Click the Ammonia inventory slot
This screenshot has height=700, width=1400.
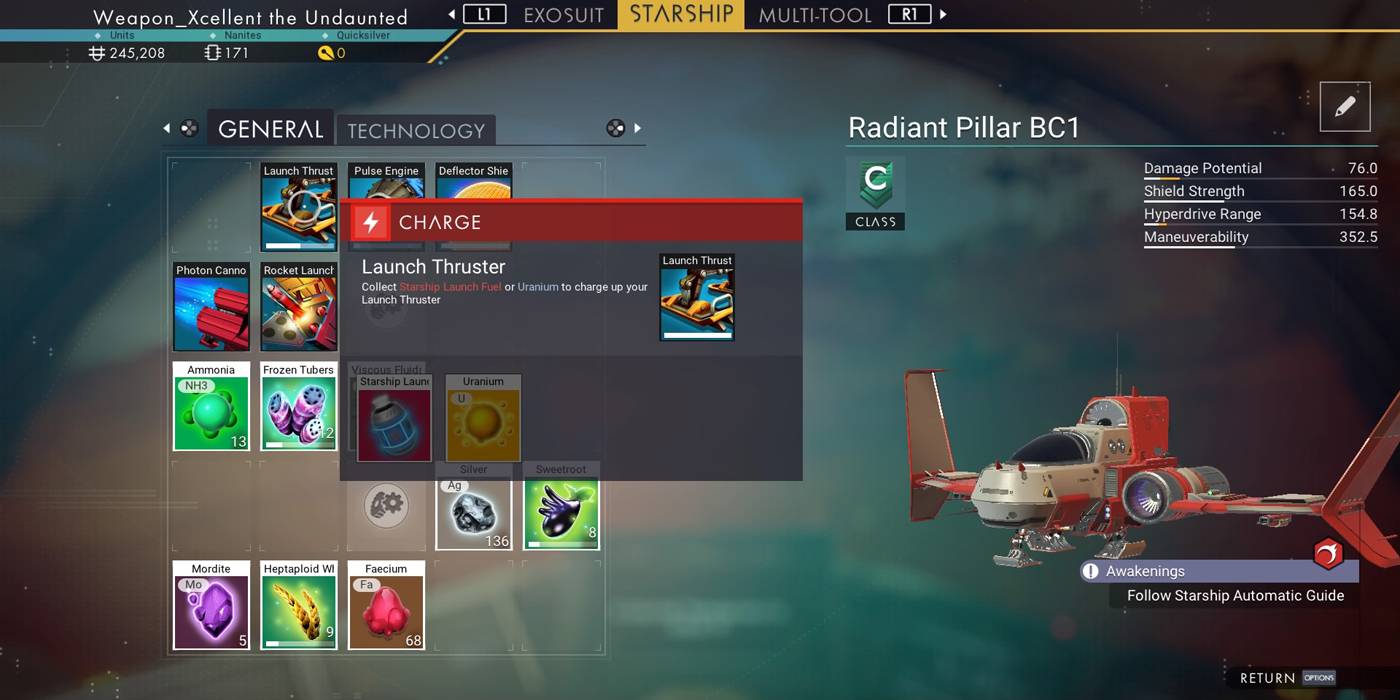tap(211, 406)
